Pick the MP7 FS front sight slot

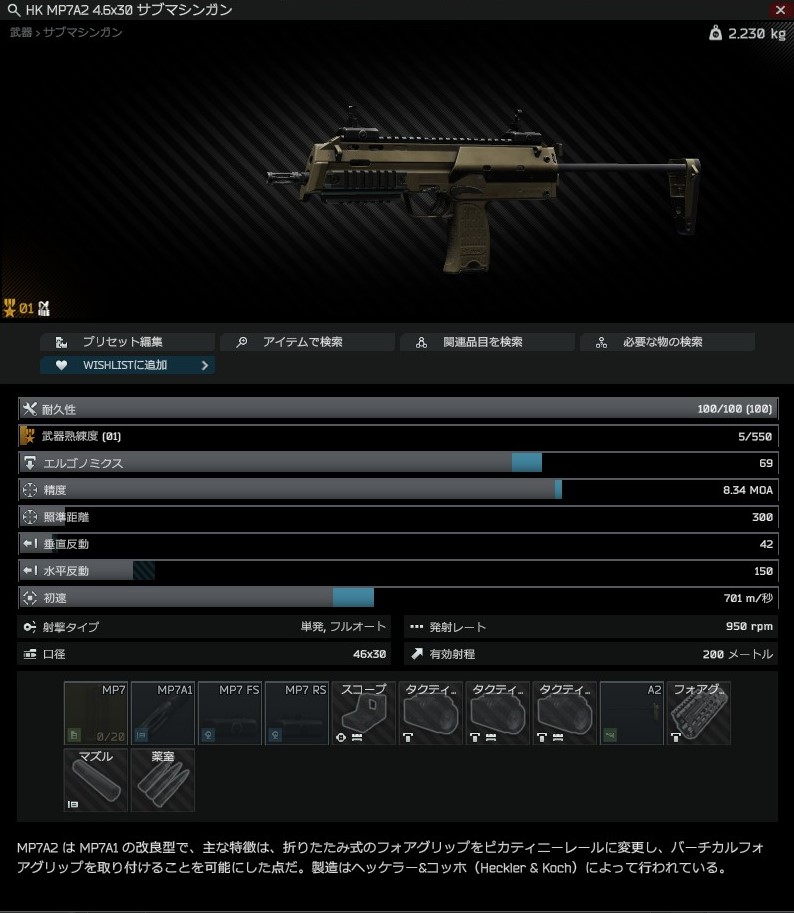click(230, 713)
